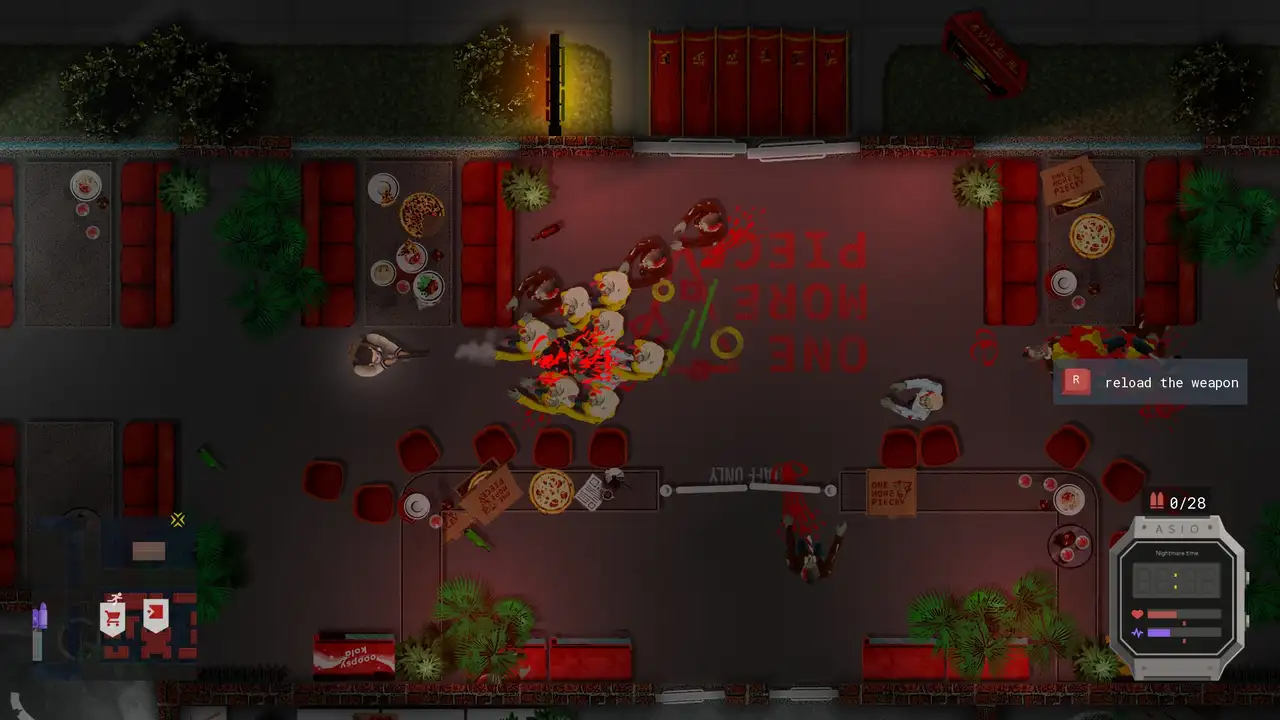The height and width of the screenshot is (720, 1280).
Task: Click the heartbeat pulse icon on the watch
Action: [x=1138, y=631]
